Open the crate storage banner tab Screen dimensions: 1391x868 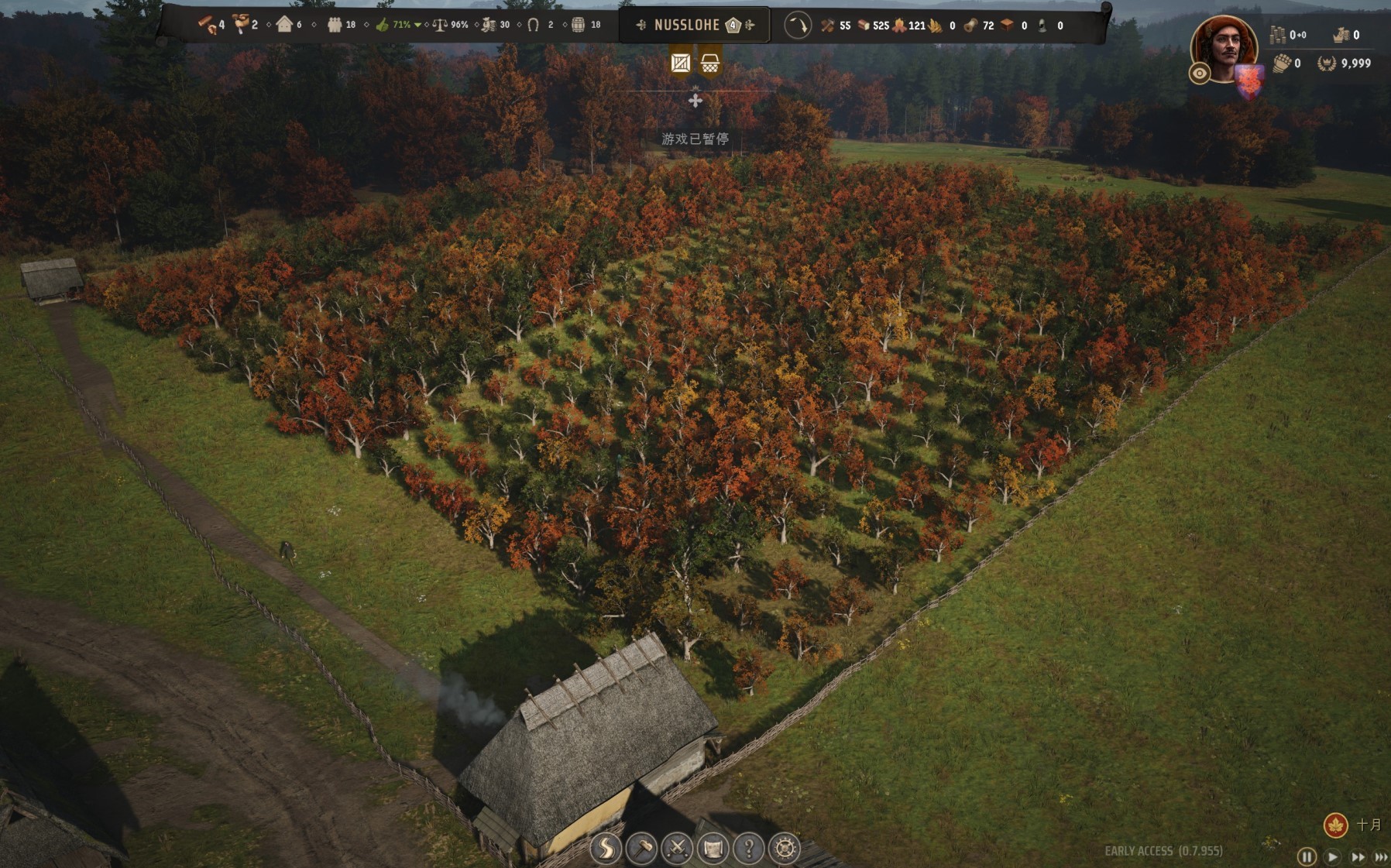680,63
